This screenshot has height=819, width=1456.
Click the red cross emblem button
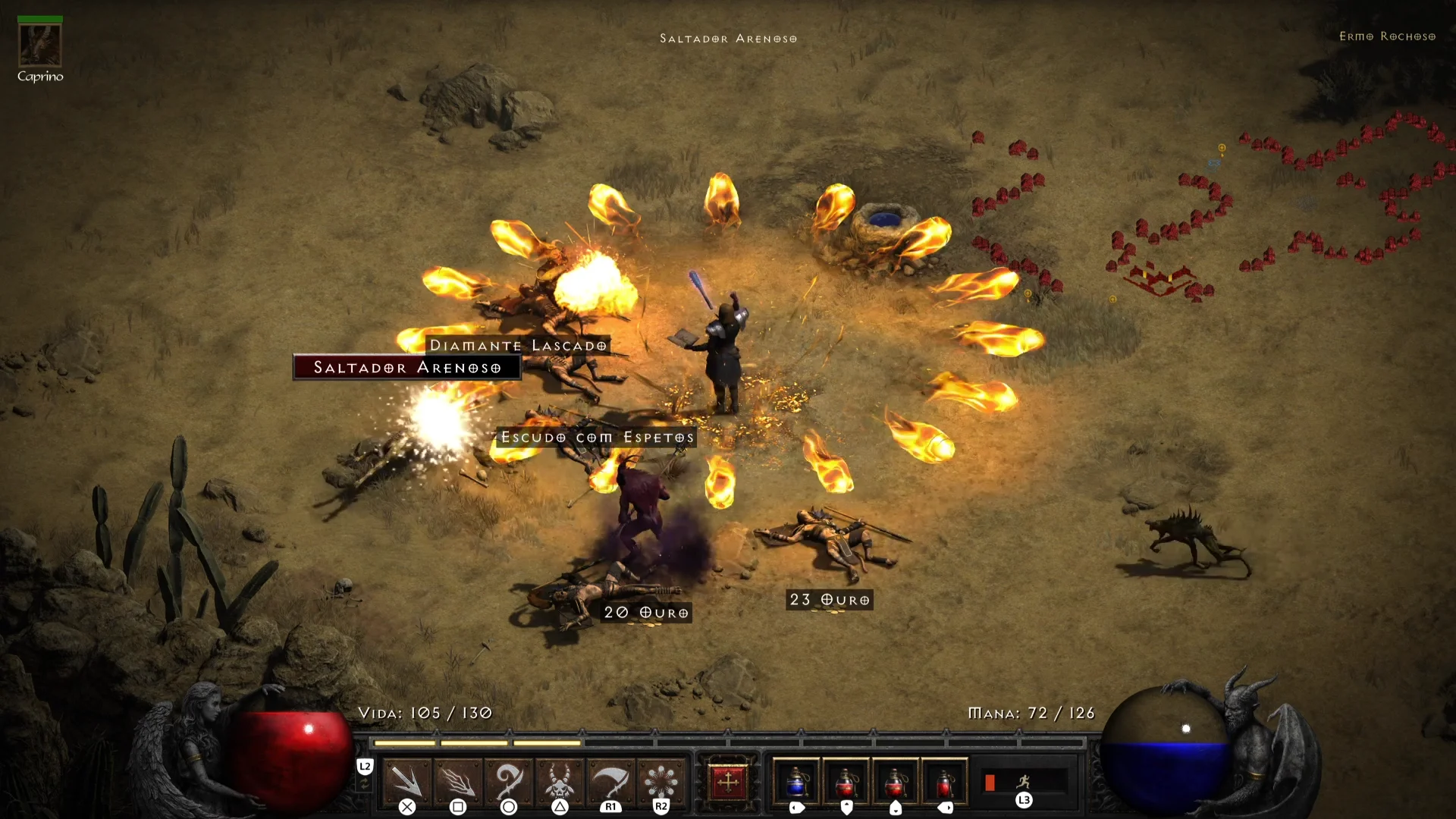(728, 782)
